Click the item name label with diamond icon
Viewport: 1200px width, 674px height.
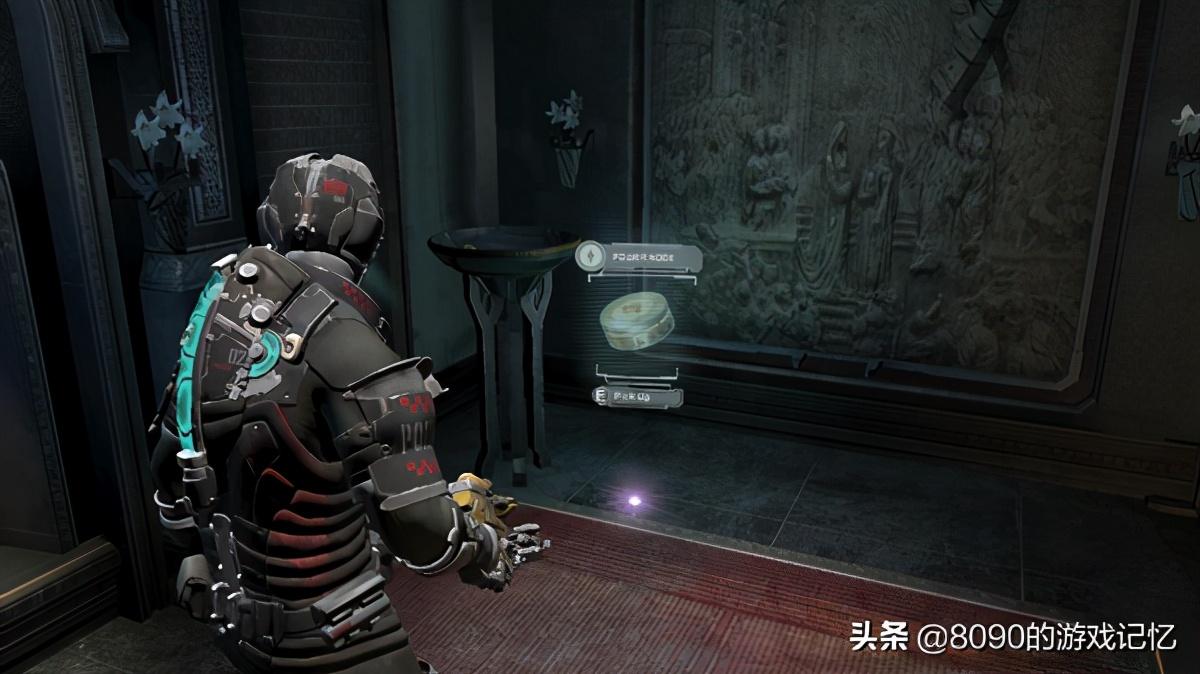point(639,258)
